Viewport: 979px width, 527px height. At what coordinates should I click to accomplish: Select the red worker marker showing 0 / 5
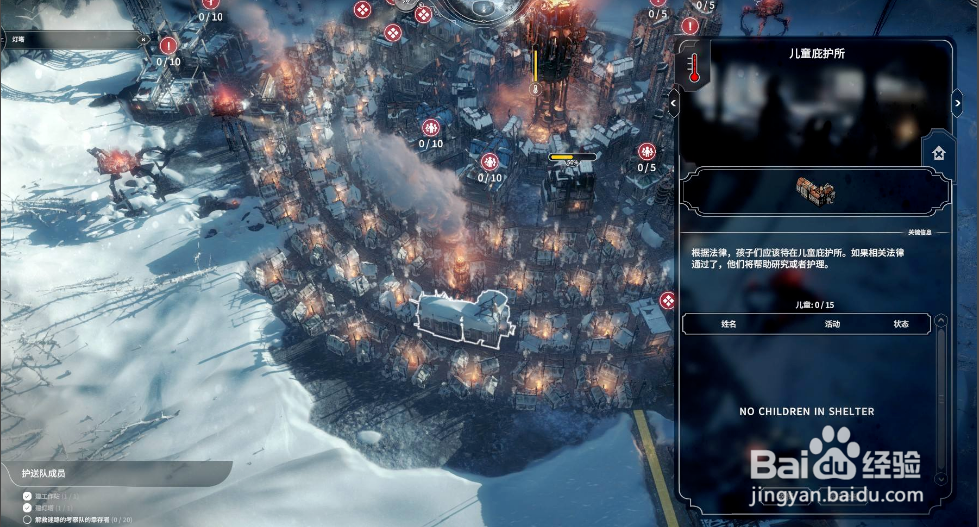click(x=647, y=153)
